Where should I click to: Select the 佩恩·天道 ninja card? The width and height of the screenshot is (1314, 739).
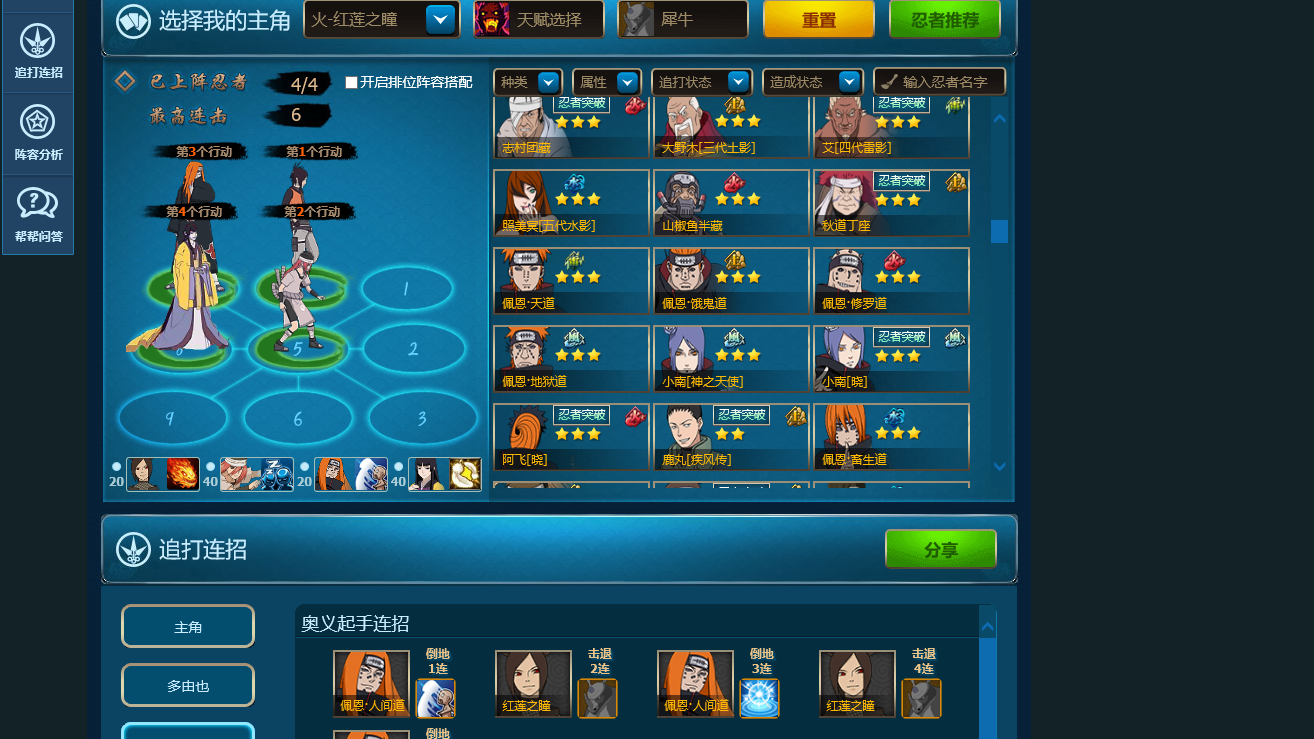571,281
